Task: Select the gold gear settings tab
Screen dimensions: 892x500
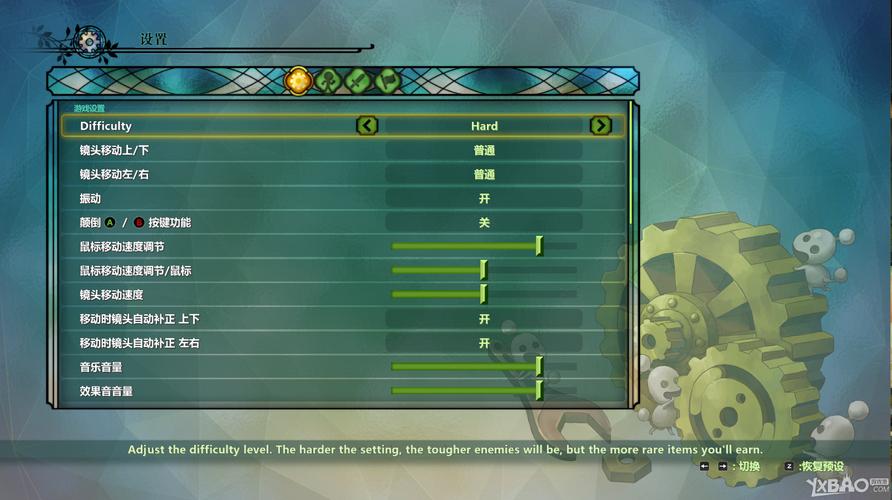Action: [297, 80]
